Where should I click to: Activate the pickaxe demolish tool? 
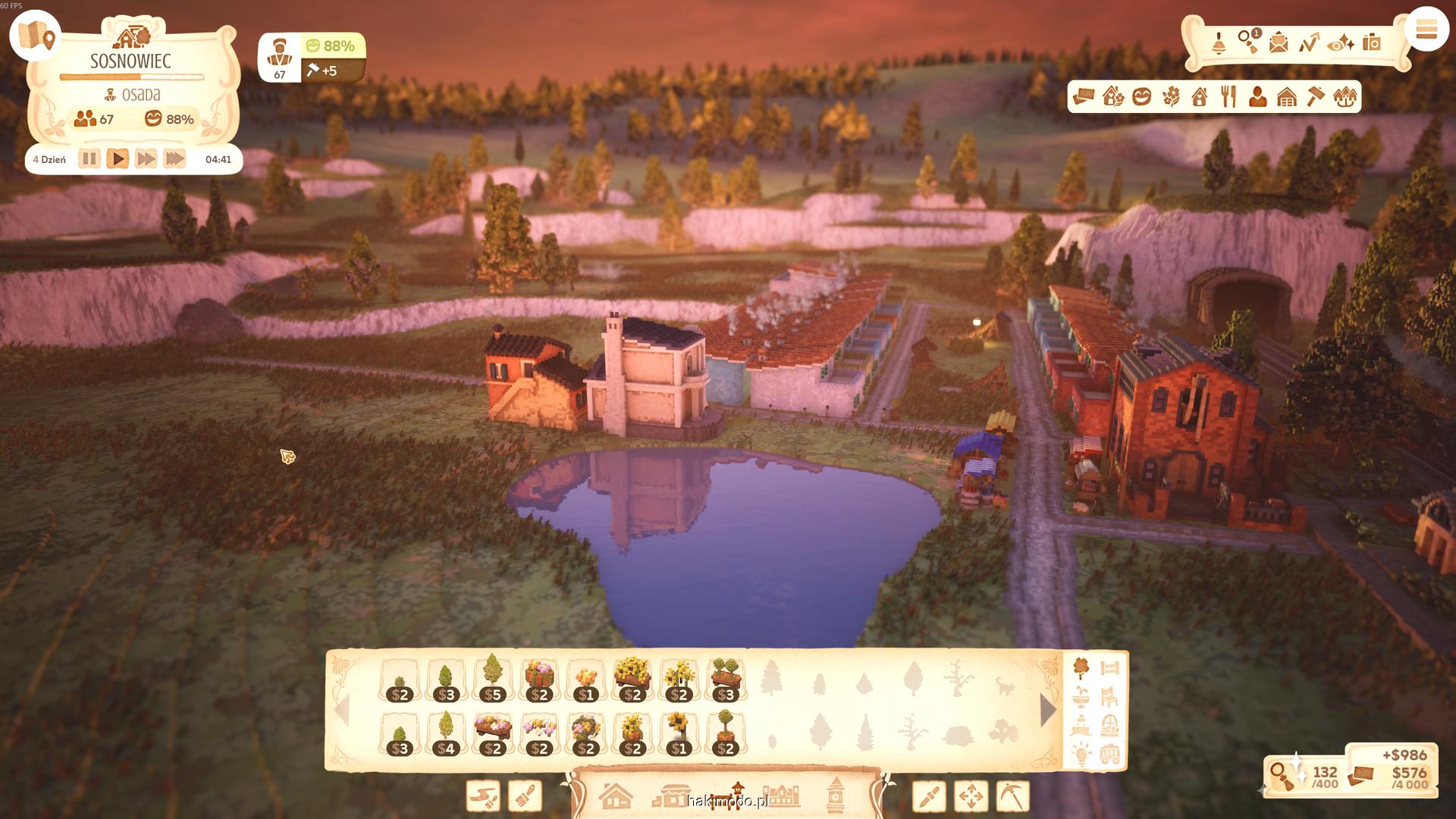pyautogui.click(x=1012, y=796)
